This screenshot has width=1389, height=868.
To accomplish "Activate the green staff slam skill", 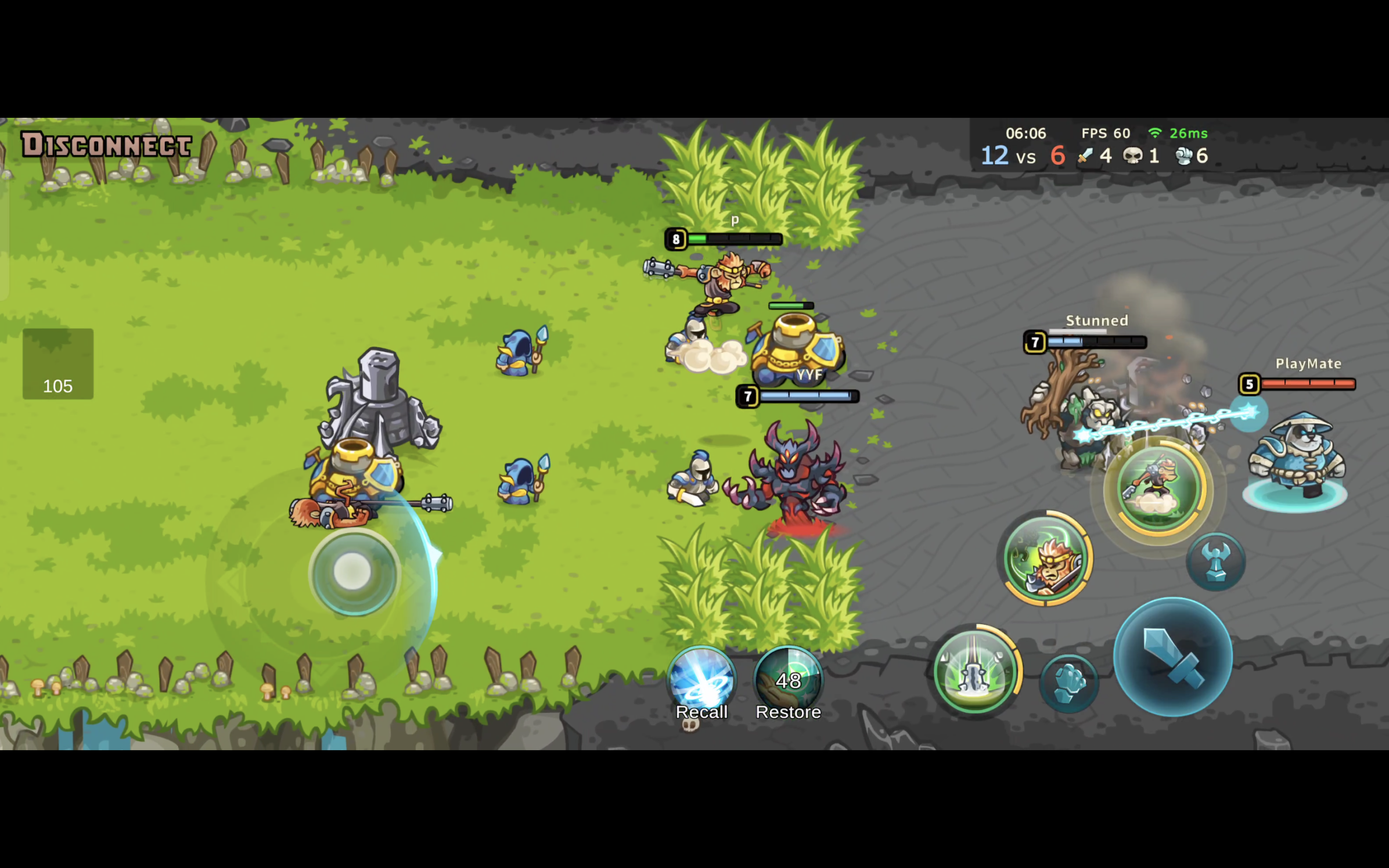I will click(975, 671).
